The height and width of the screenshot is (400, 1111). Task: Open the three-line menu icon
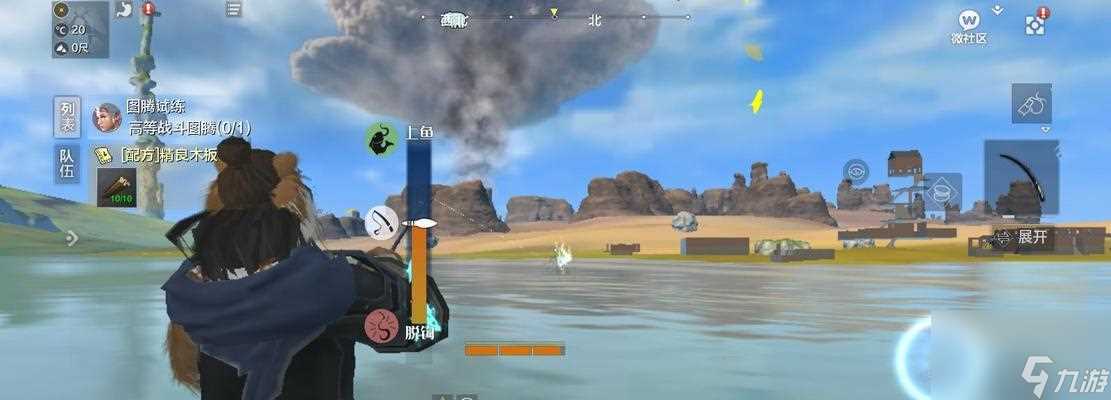point(233,9)
